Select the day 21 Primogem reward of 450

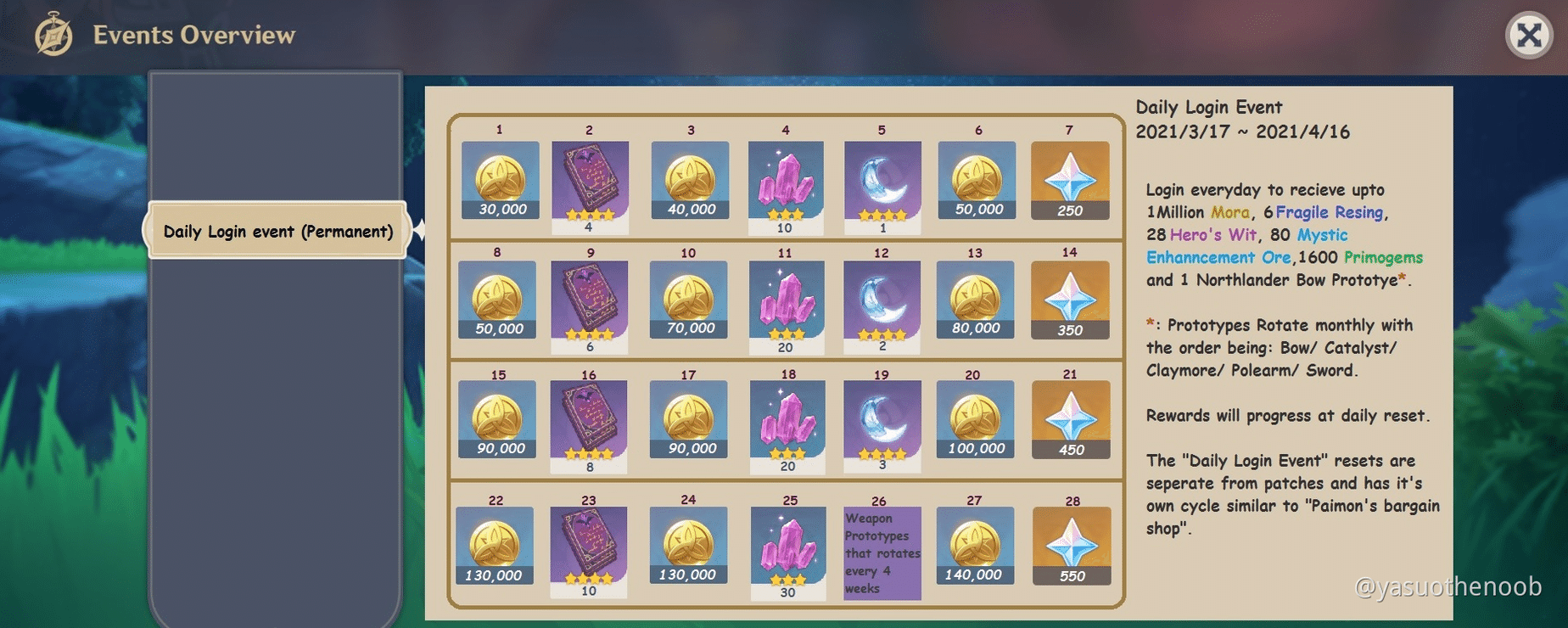click(1071, 420)
